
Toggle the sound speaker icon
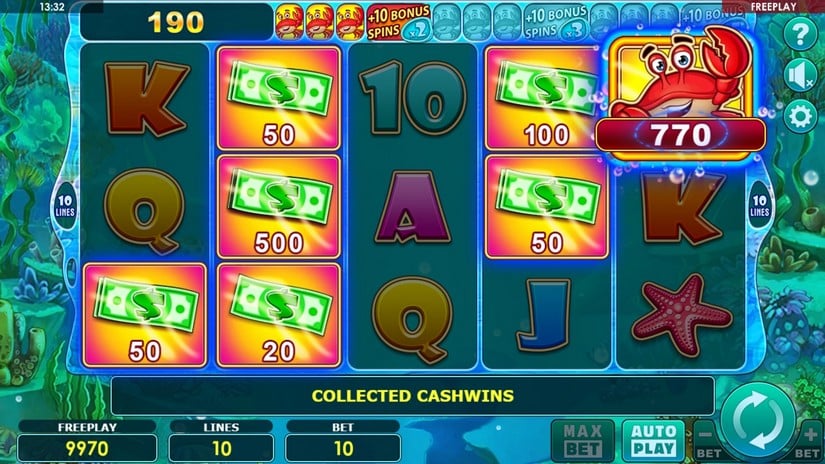(x=798, y=75)
